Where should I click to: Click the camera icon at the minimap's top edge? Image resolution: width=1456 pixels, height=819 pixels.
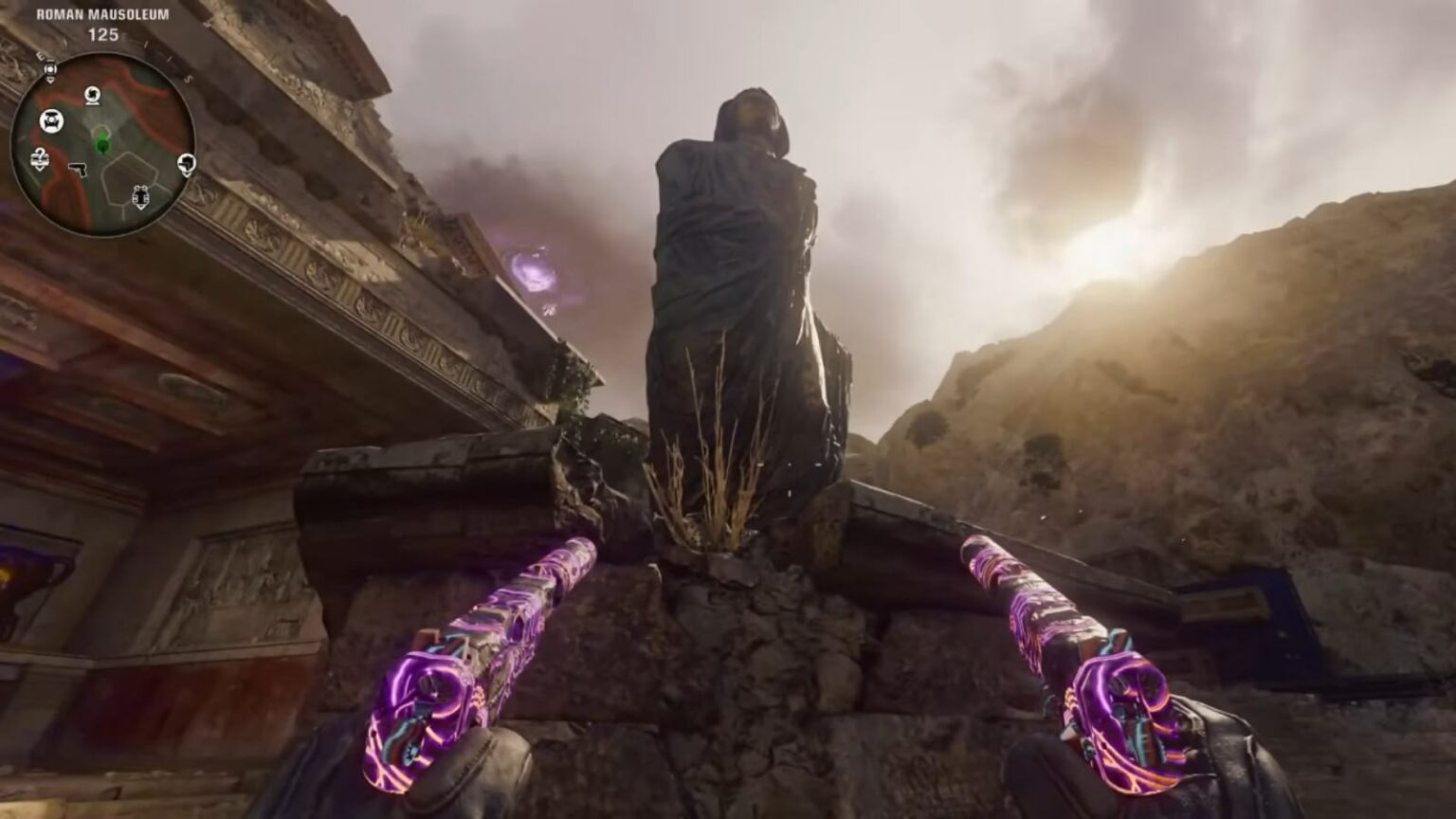(49, 69)
